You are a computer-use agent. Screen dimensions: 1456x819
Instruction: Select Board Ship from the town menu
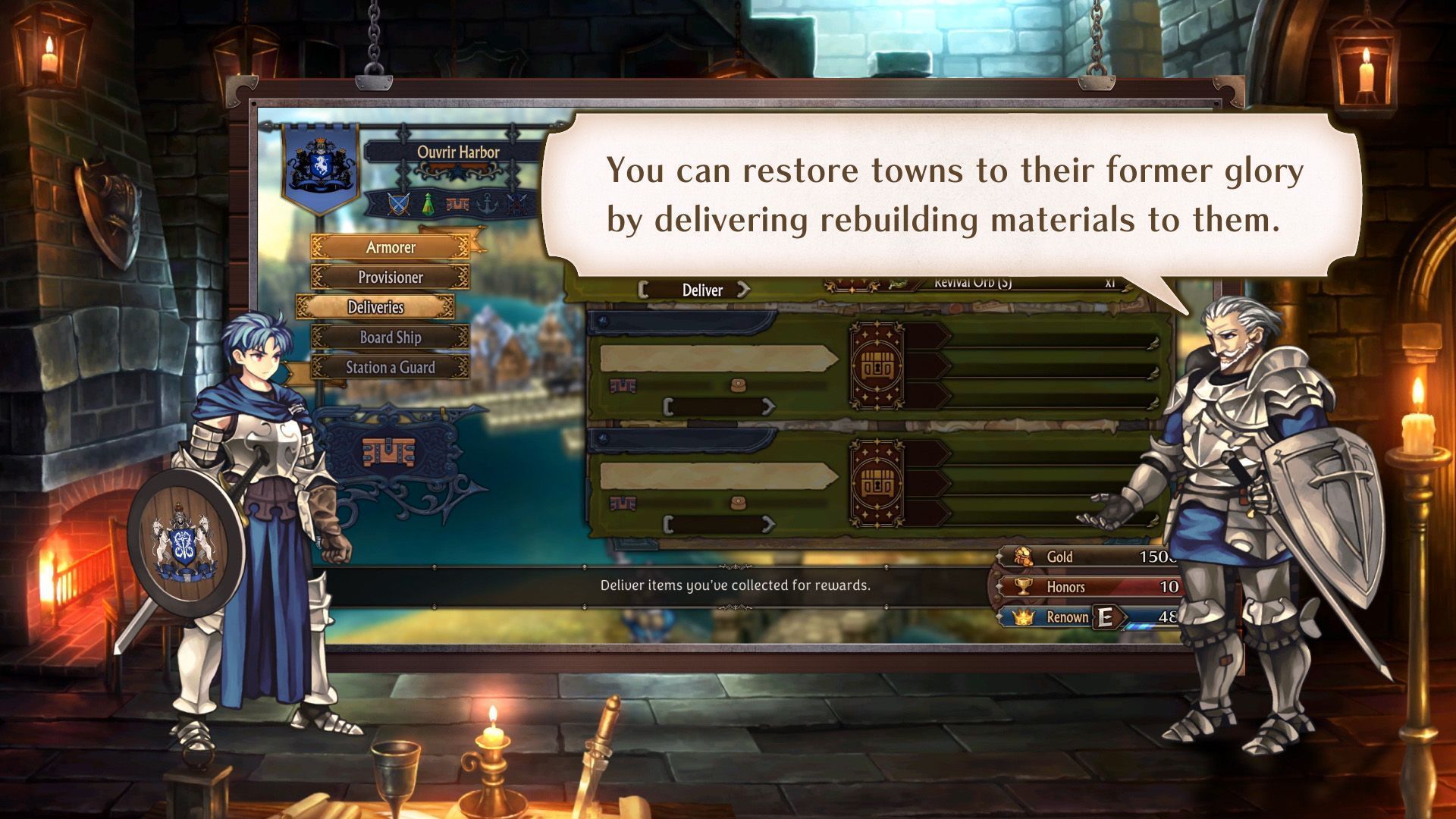pos(391,337)
